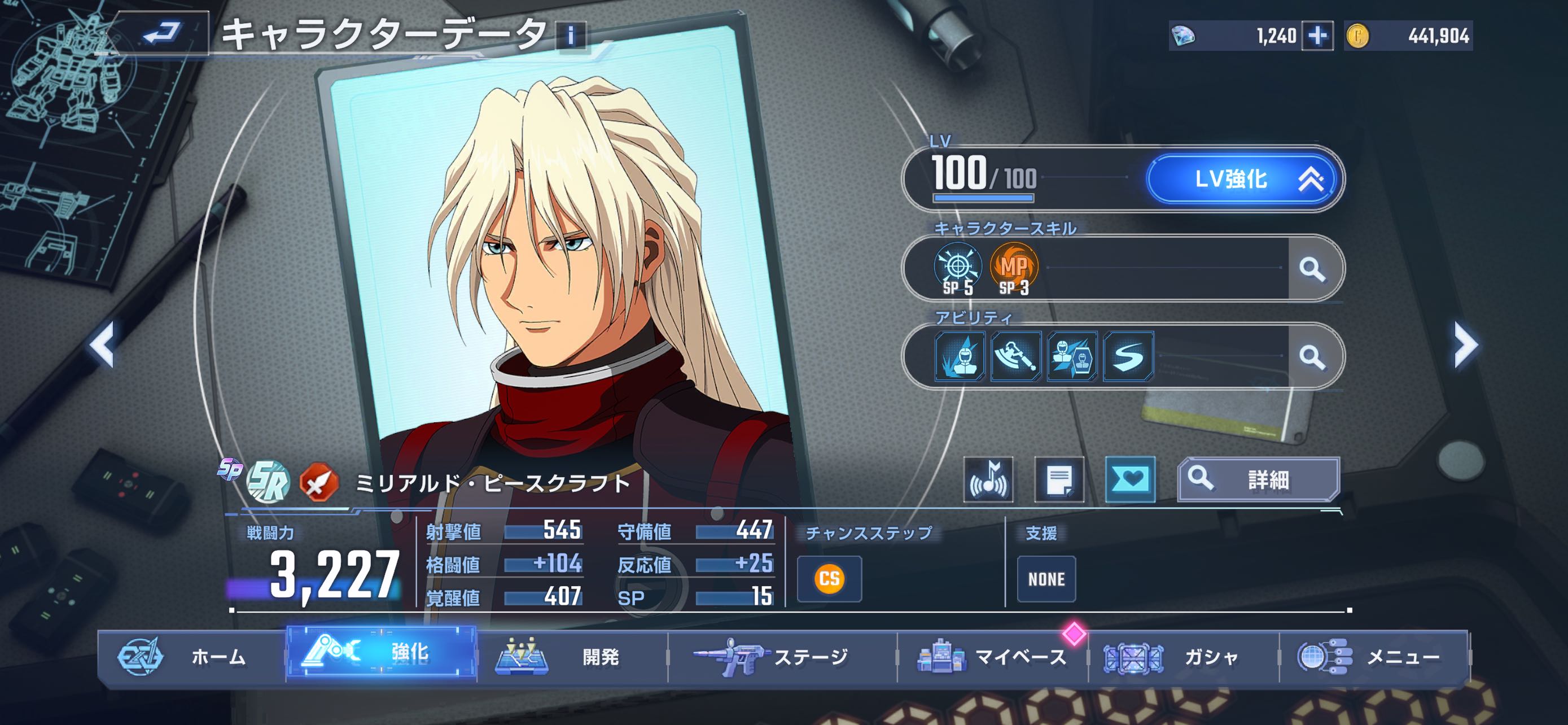Open the NONE support slot
1568x725 pixels.
click(x=1046, y=579)
